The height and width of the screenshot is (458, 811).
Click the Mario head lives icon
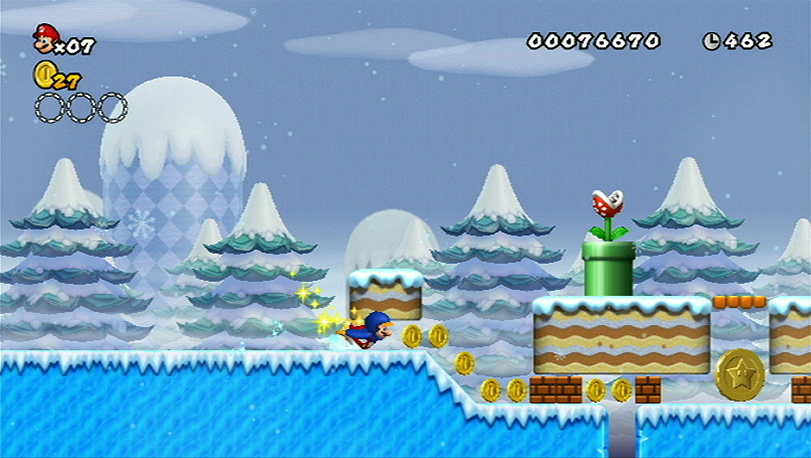45,38
